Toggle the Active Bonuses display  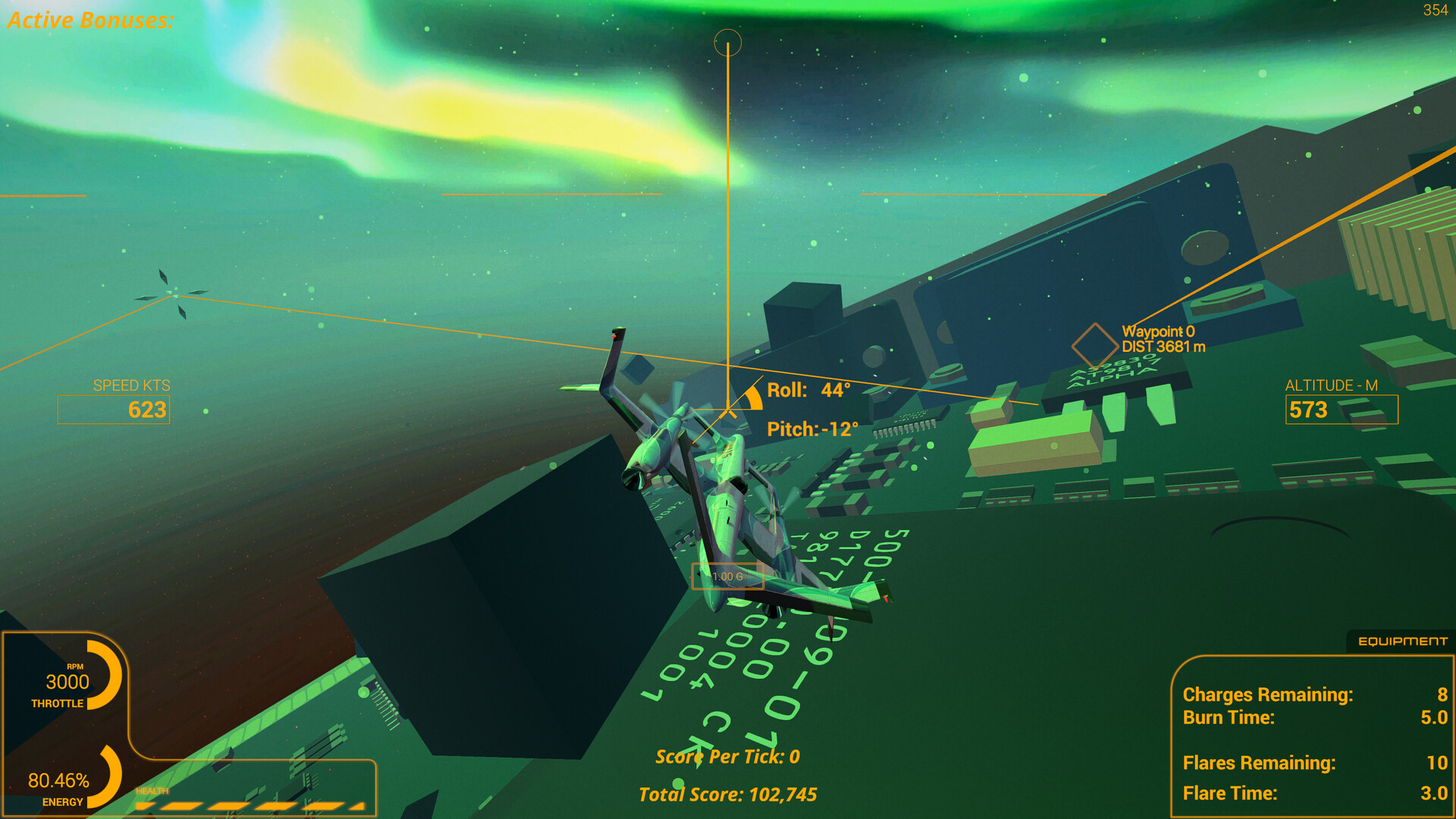91,20
